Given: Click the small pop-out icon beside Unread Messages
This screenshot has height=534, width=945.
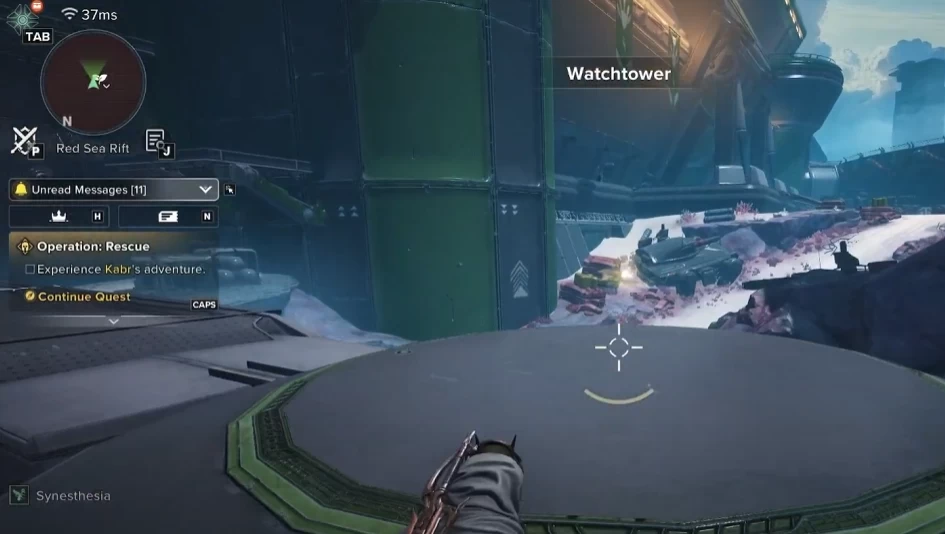Looking at the screenshot, I should point(230,189).
